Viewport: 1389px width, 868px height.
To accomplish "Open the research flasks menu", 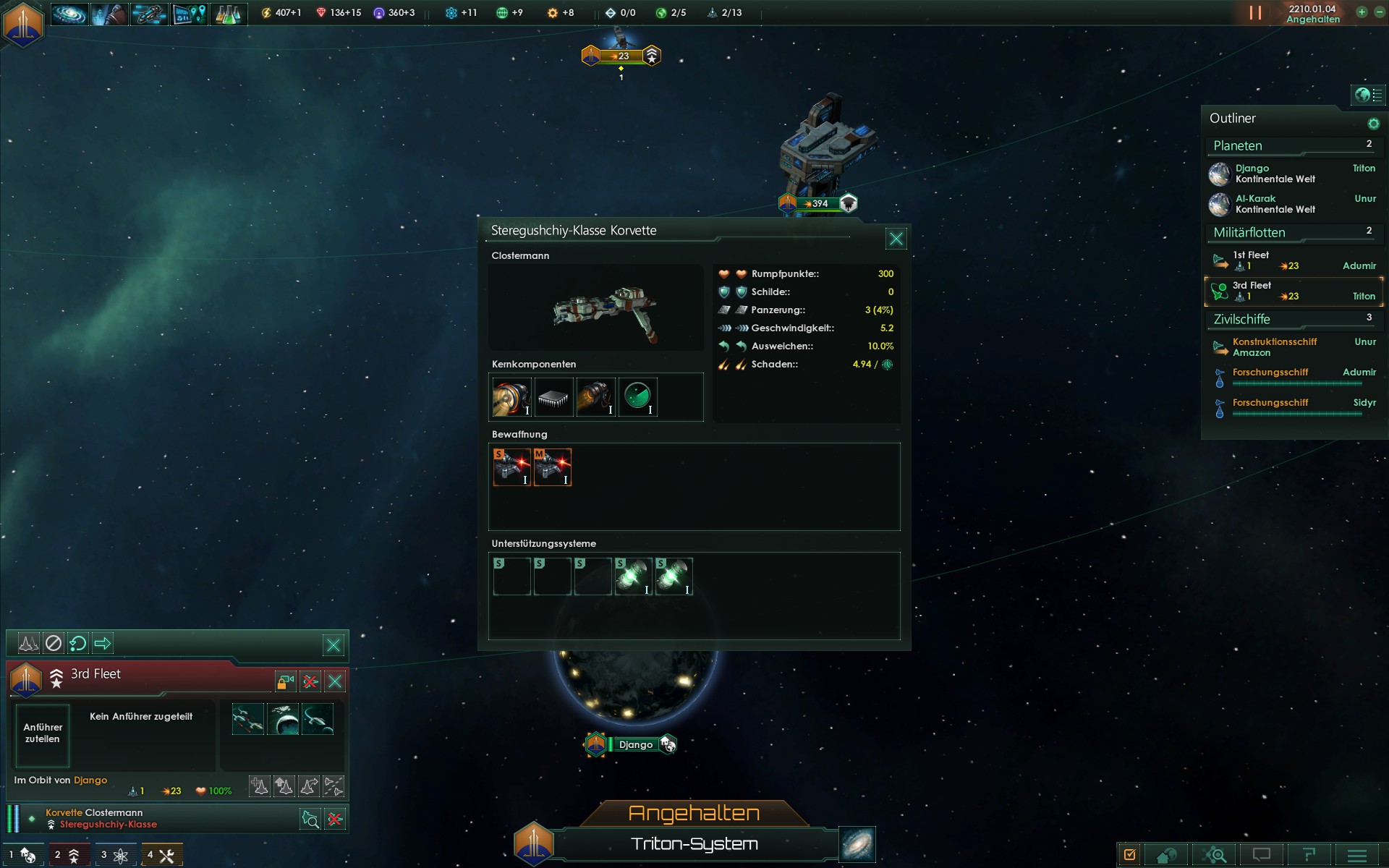I will pos(228,13).
